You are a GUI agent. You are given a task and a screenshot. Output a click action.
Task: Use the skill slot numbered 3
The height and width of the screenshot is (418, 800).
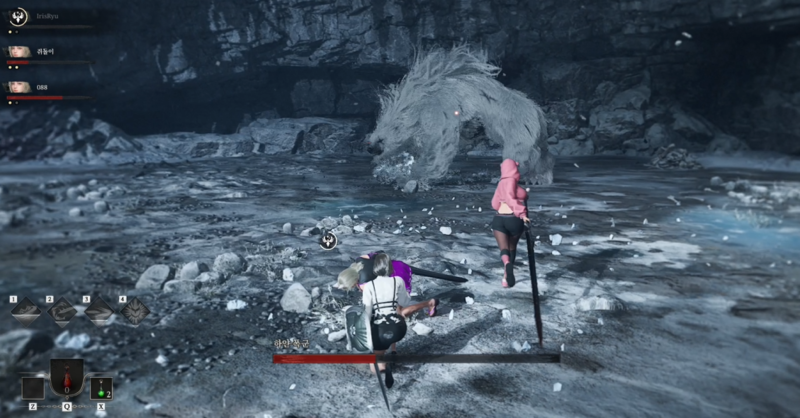point(99,311)
